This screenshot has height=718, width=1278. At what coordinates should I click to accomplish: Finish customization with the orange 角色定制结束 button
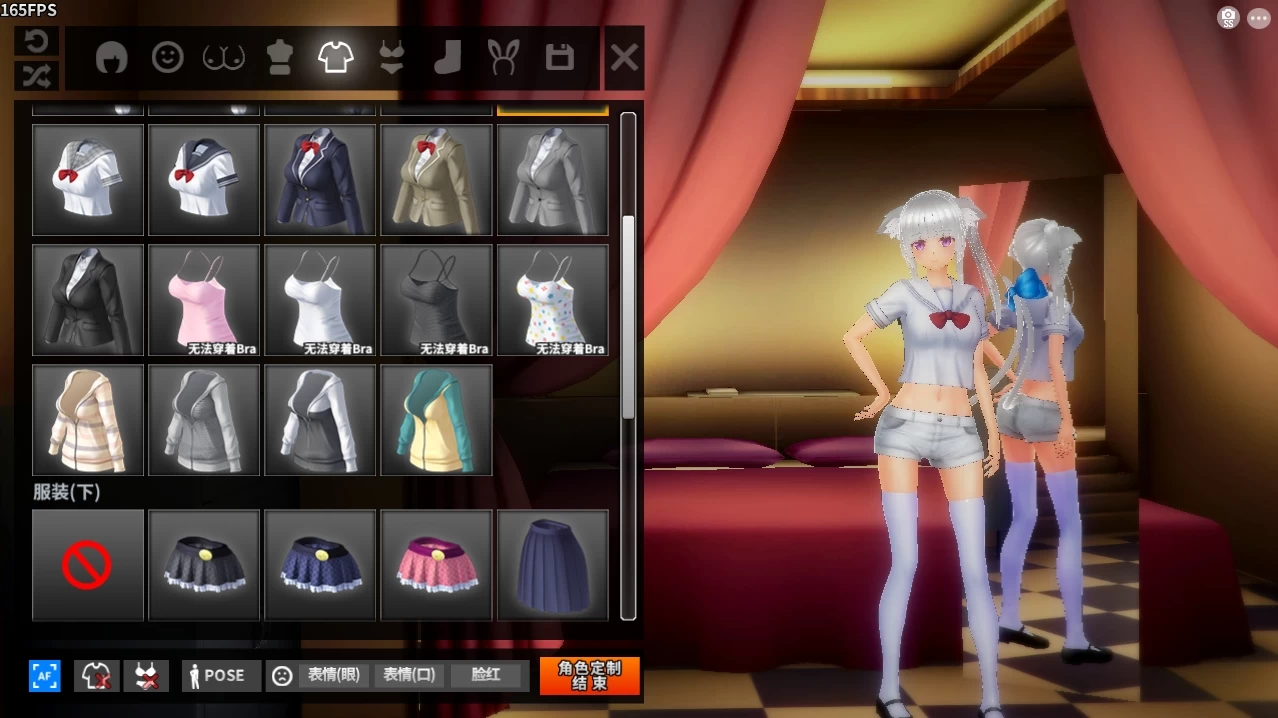pos(589,676)
